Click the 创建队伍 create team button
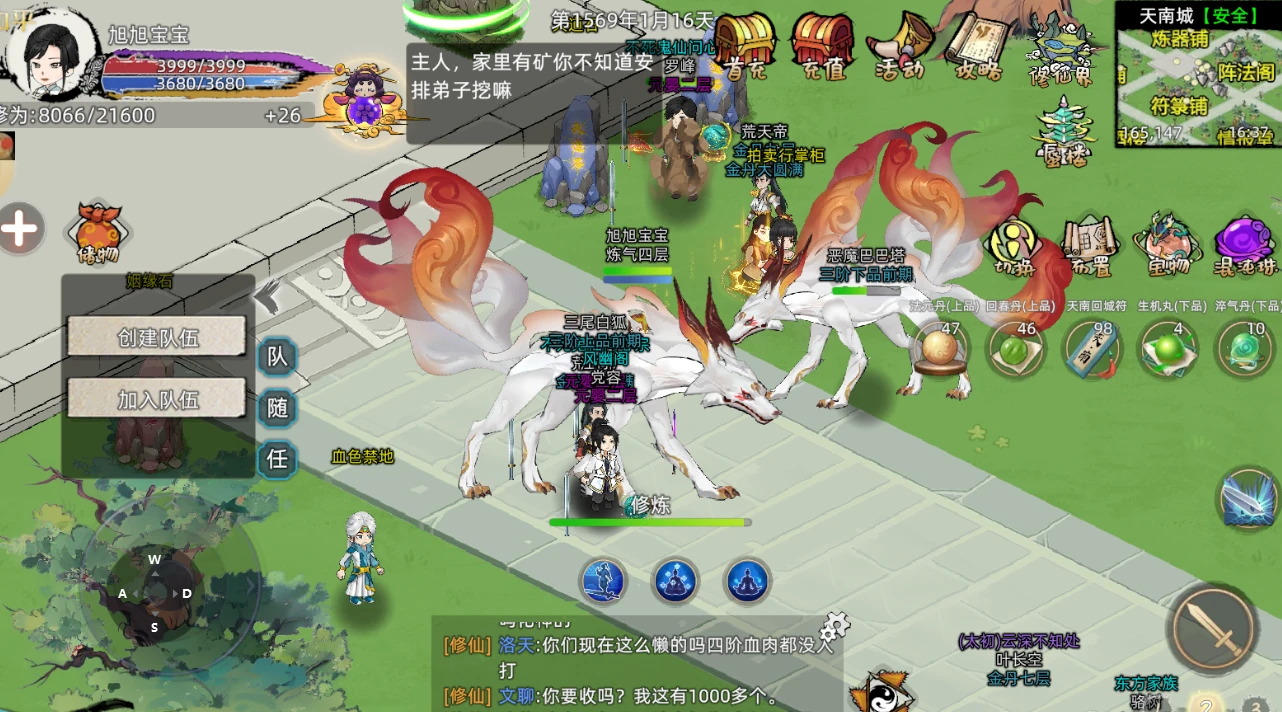 point(157,337)
